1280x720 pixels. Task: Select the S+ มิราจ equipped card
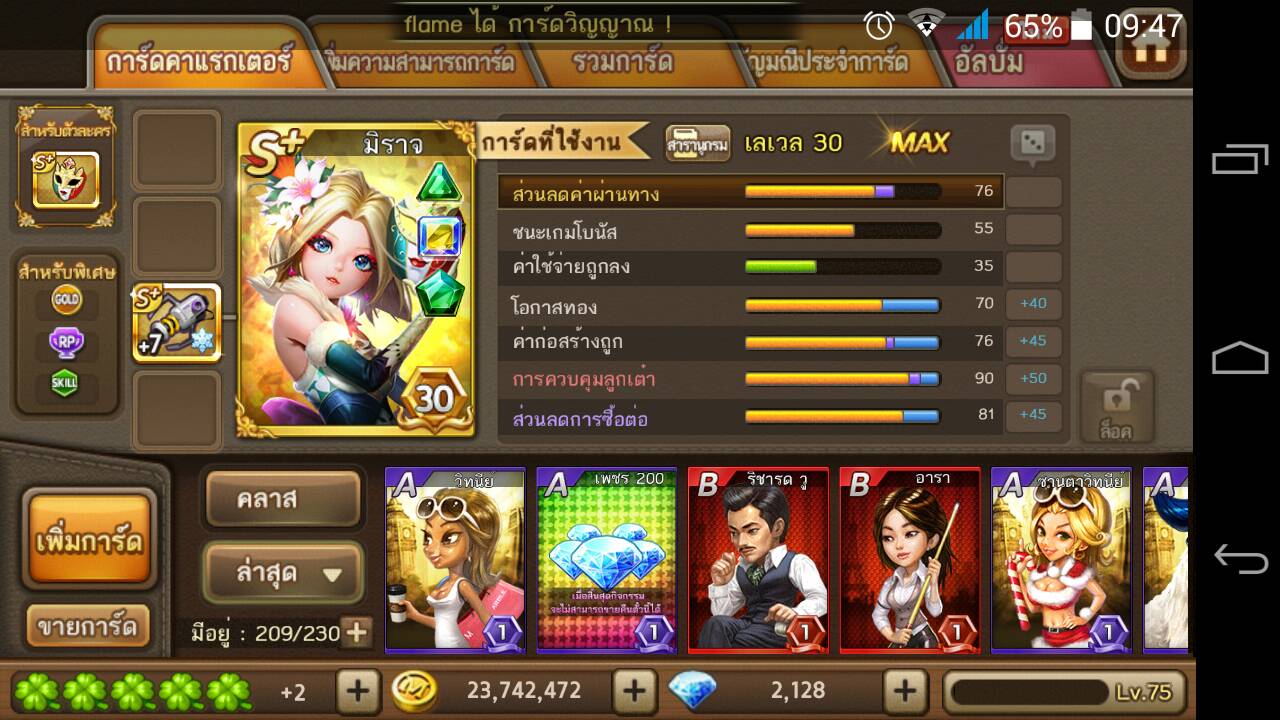point(356,280)
